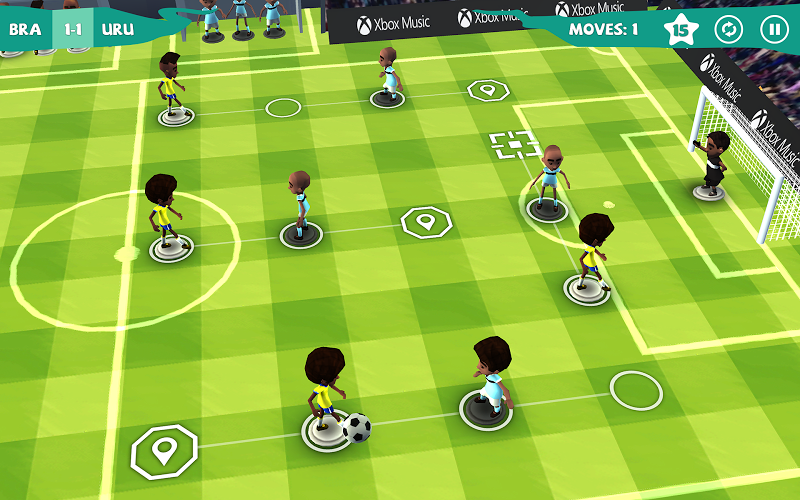Select the empty circle marker near the goal
This screenshot has height=500, width=800.
[x=636, y=390]
